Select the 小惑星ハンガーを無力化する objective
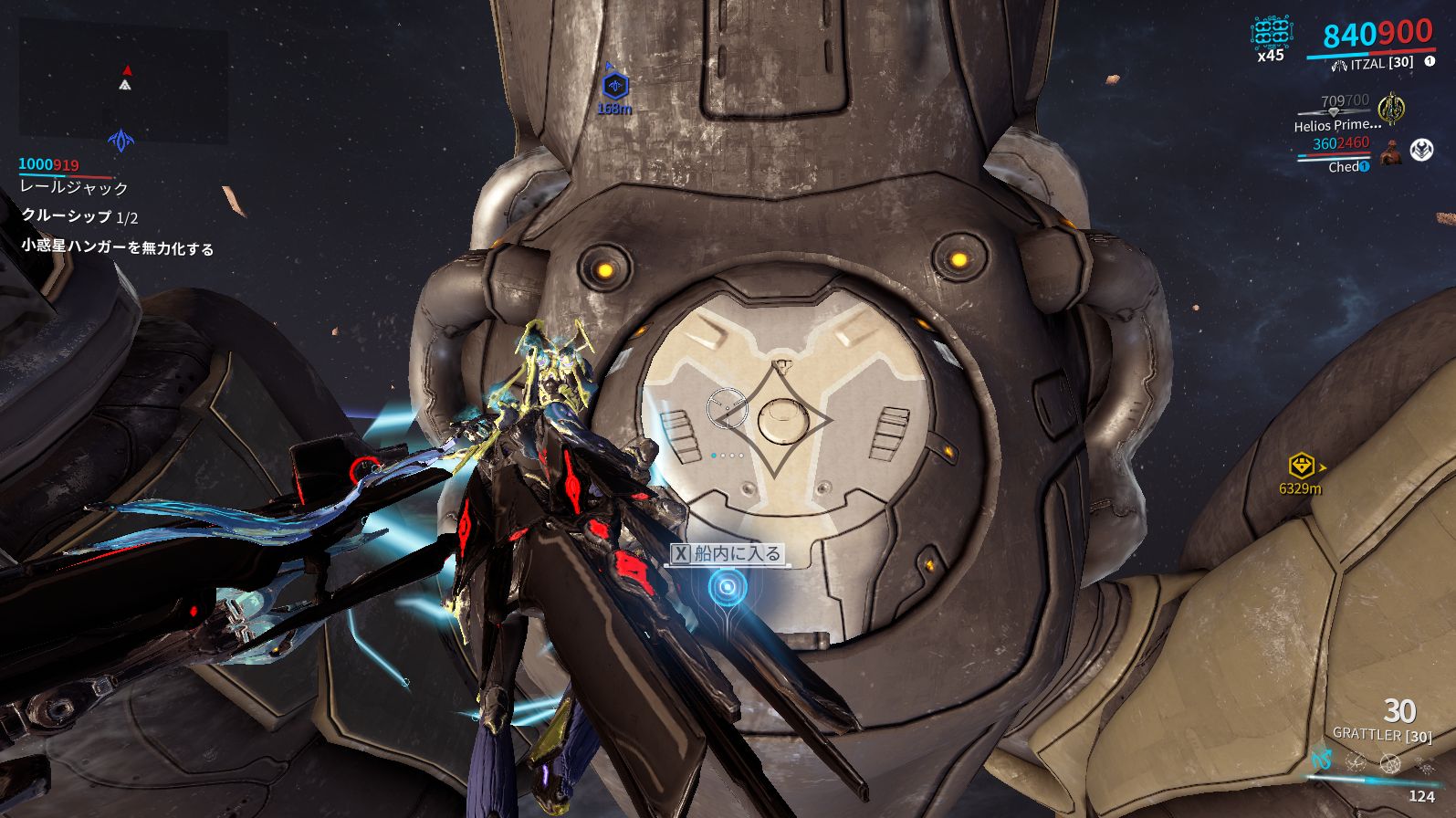This screenshot has height=818, width=1456. coord(117,247)
